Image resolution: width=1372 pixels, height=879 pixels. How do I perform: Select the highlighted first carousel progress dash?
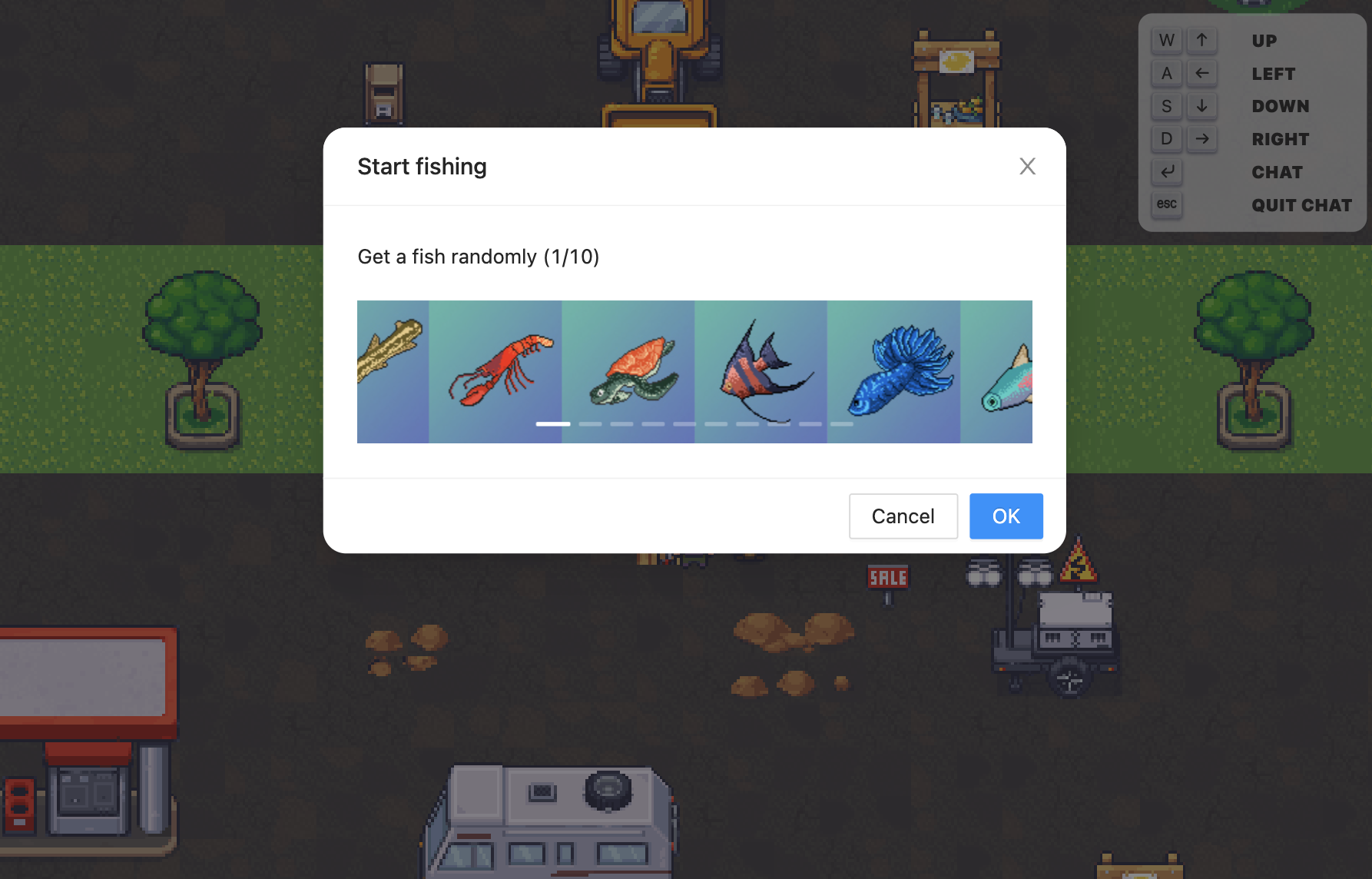point(552,423)
